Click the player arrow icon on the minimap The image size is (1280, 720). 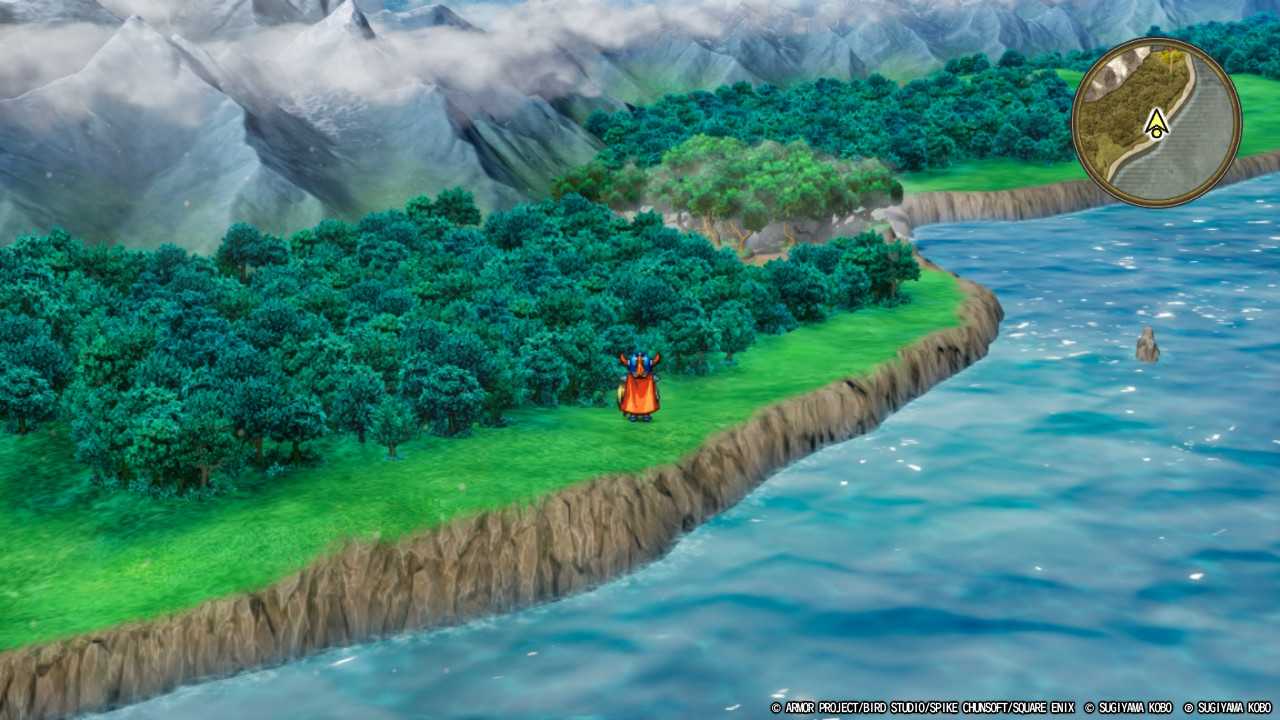click(x=1157, y=123)
